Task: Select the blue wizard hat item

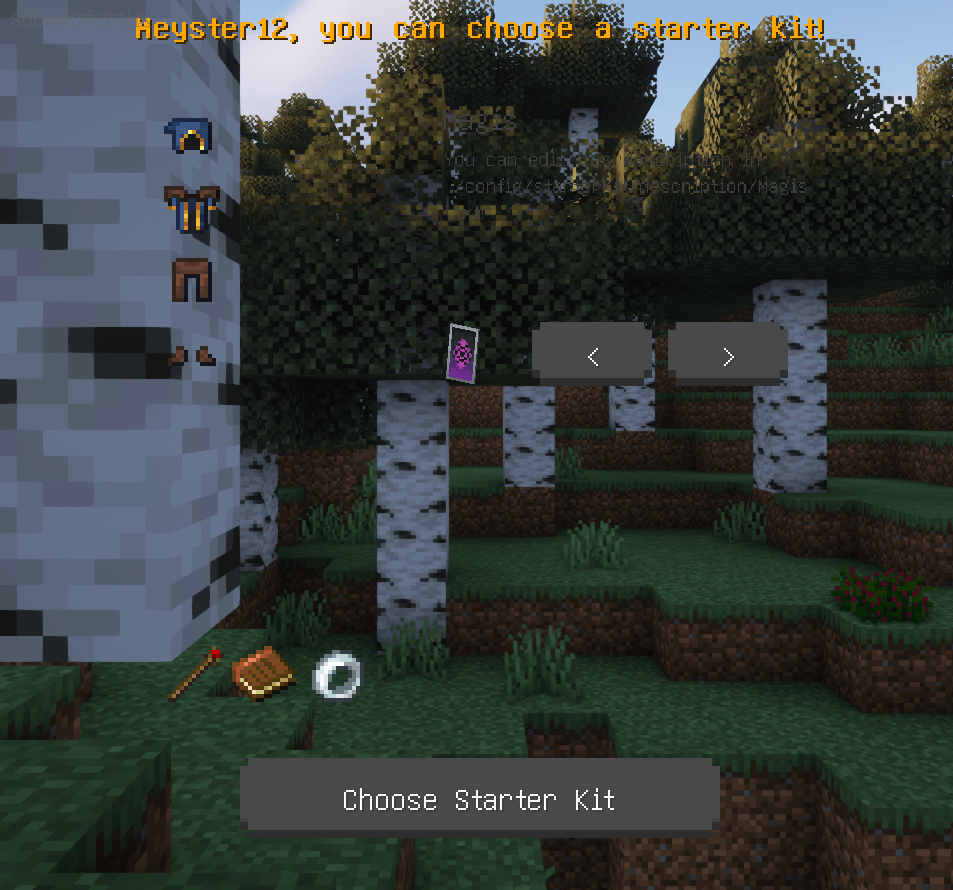Action: click(x=189, y=137)
